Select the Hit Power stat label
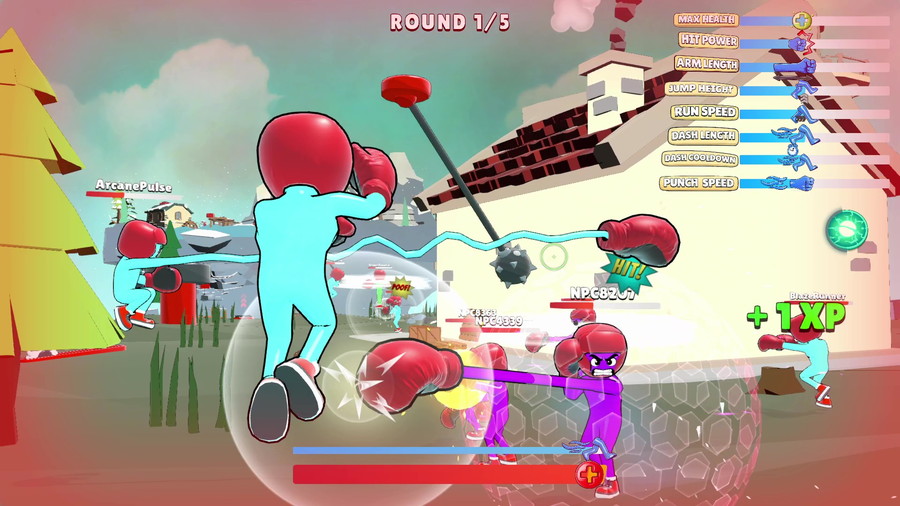 (x=707, y=40)
